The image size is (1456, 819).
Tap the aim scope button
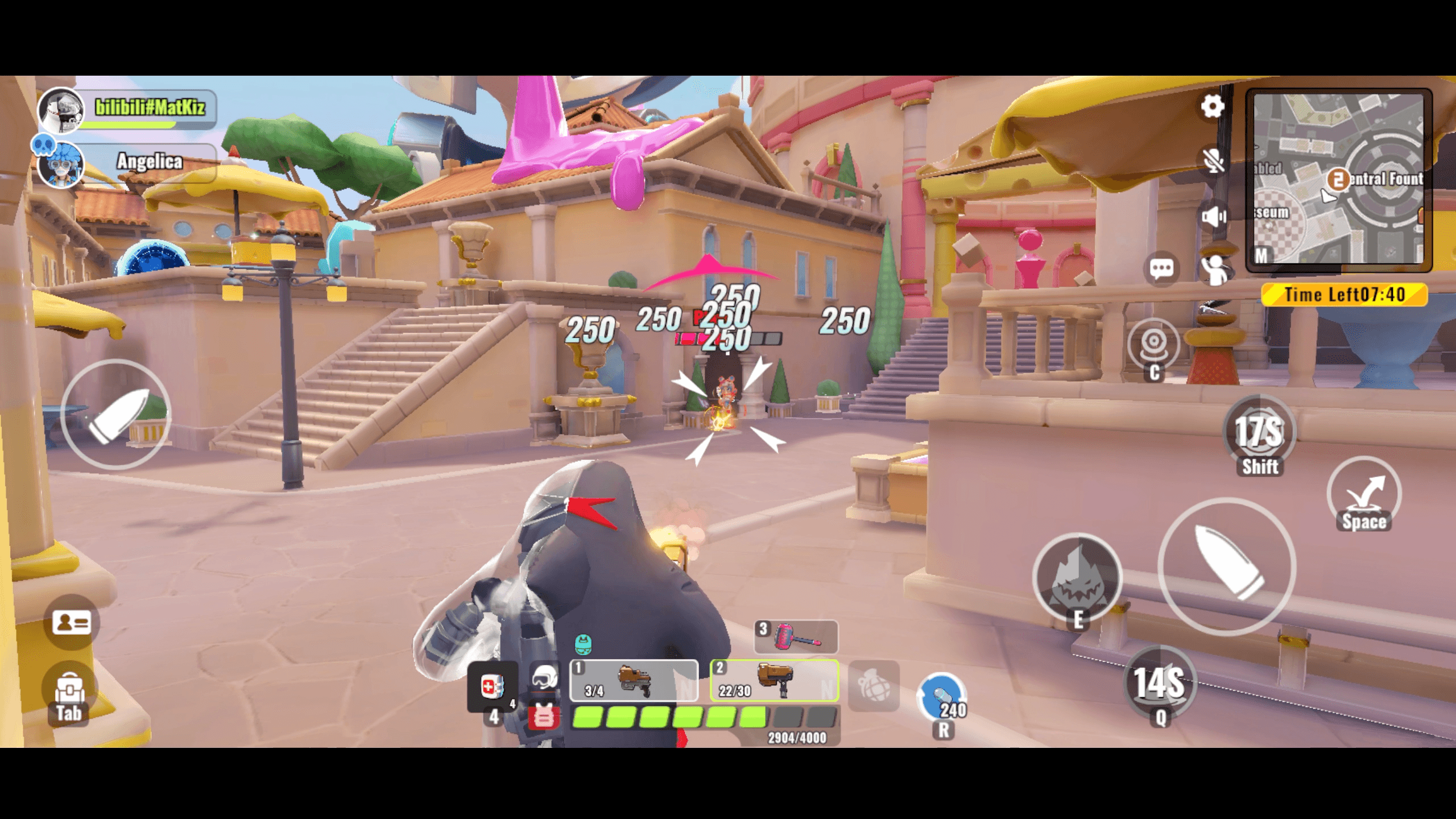[x=1153, y=345]
